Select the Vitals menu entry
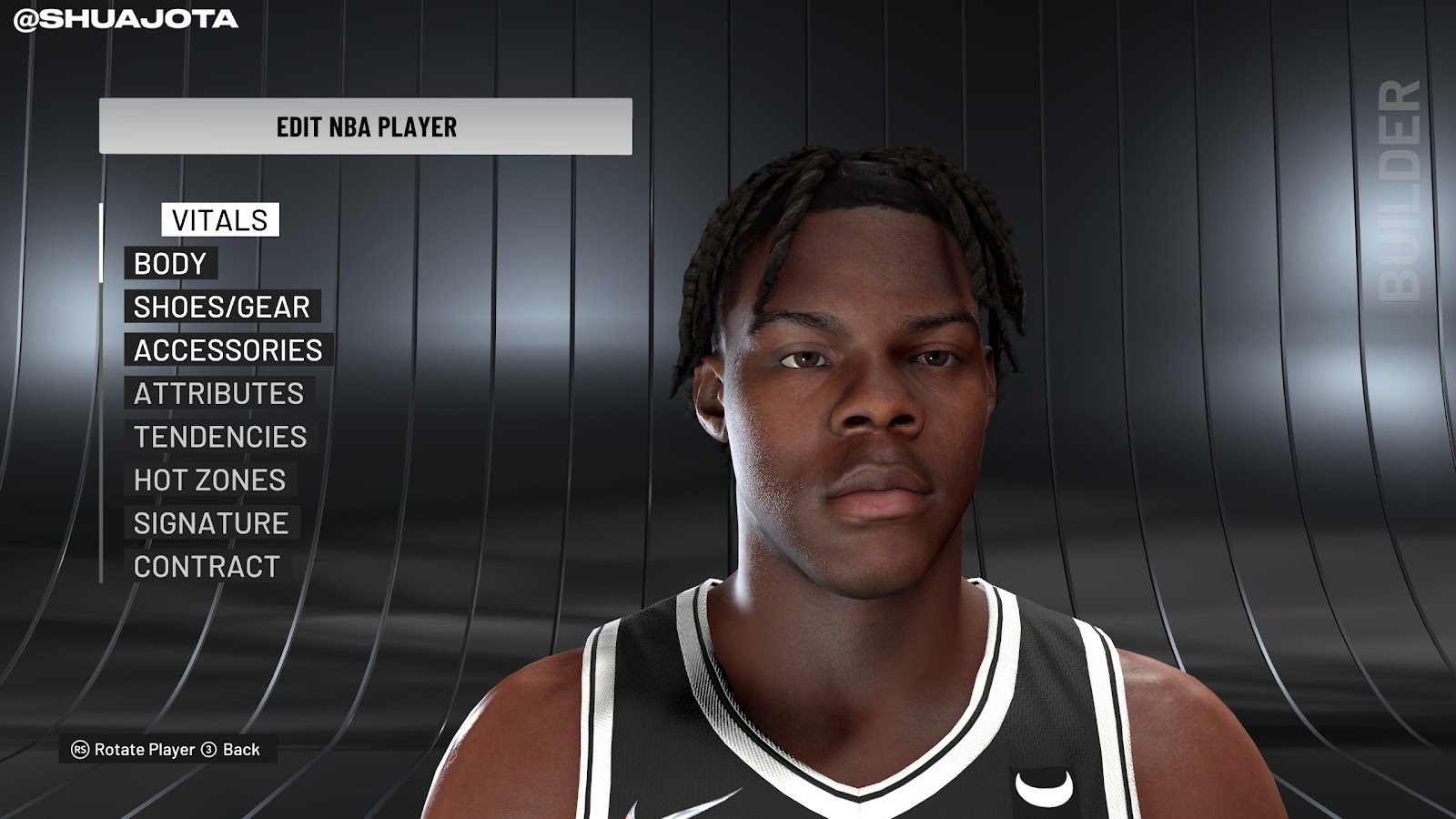 click(x=220, y=220)
